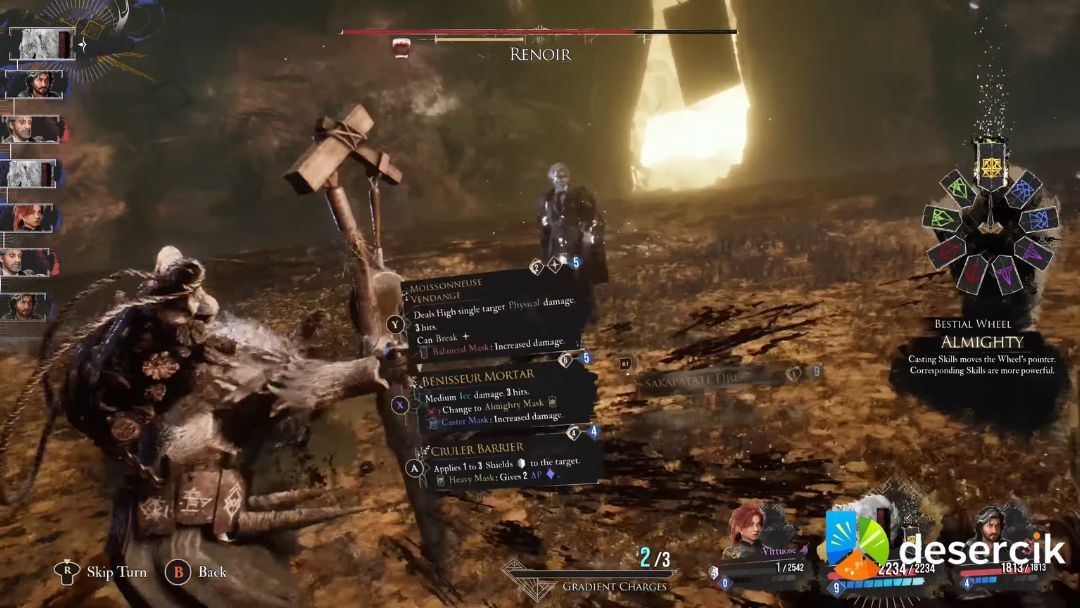This screenshot has width=1080, height=608.
Task: Click the desercik watermark logo
Action: [945, 549]
